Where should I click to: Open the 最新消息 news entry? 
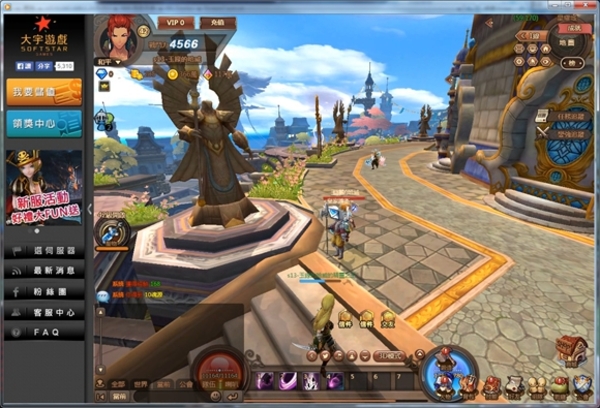(44, 272)
